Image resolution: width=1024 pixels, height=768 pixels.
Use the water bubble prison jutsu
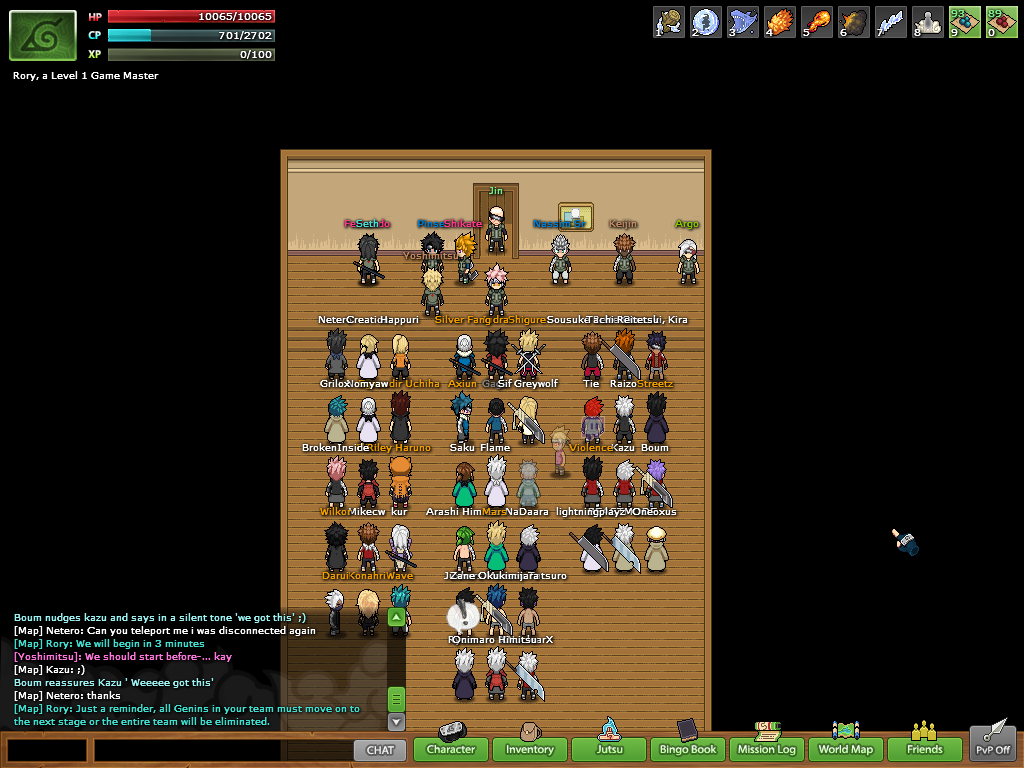pyautogui.click(x=706, y=22)
